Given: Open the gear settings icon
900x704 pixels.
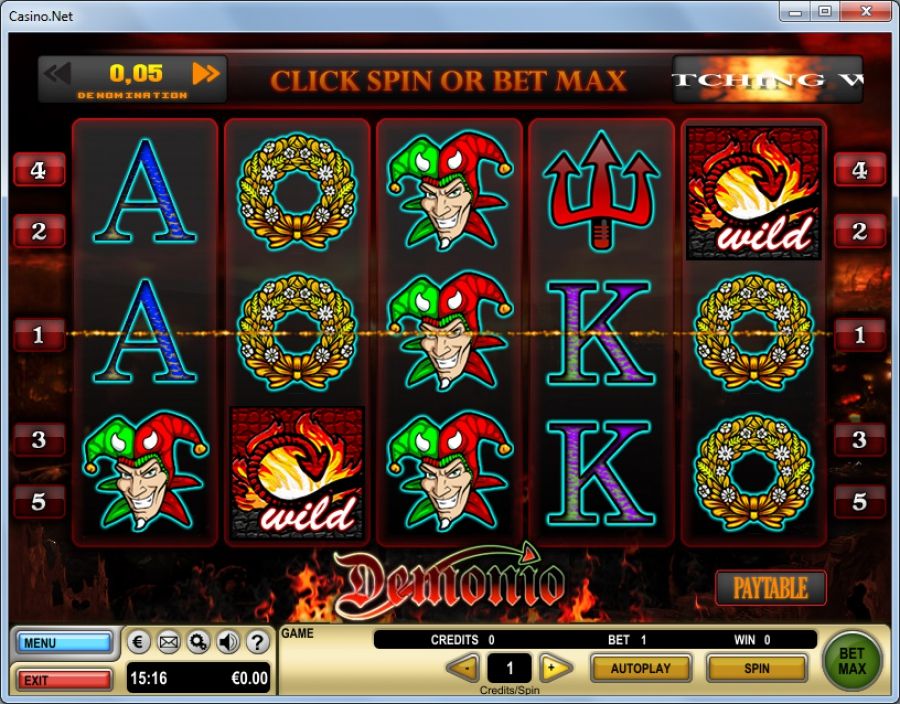Looking at the screenshot, I should pos(198,642).
